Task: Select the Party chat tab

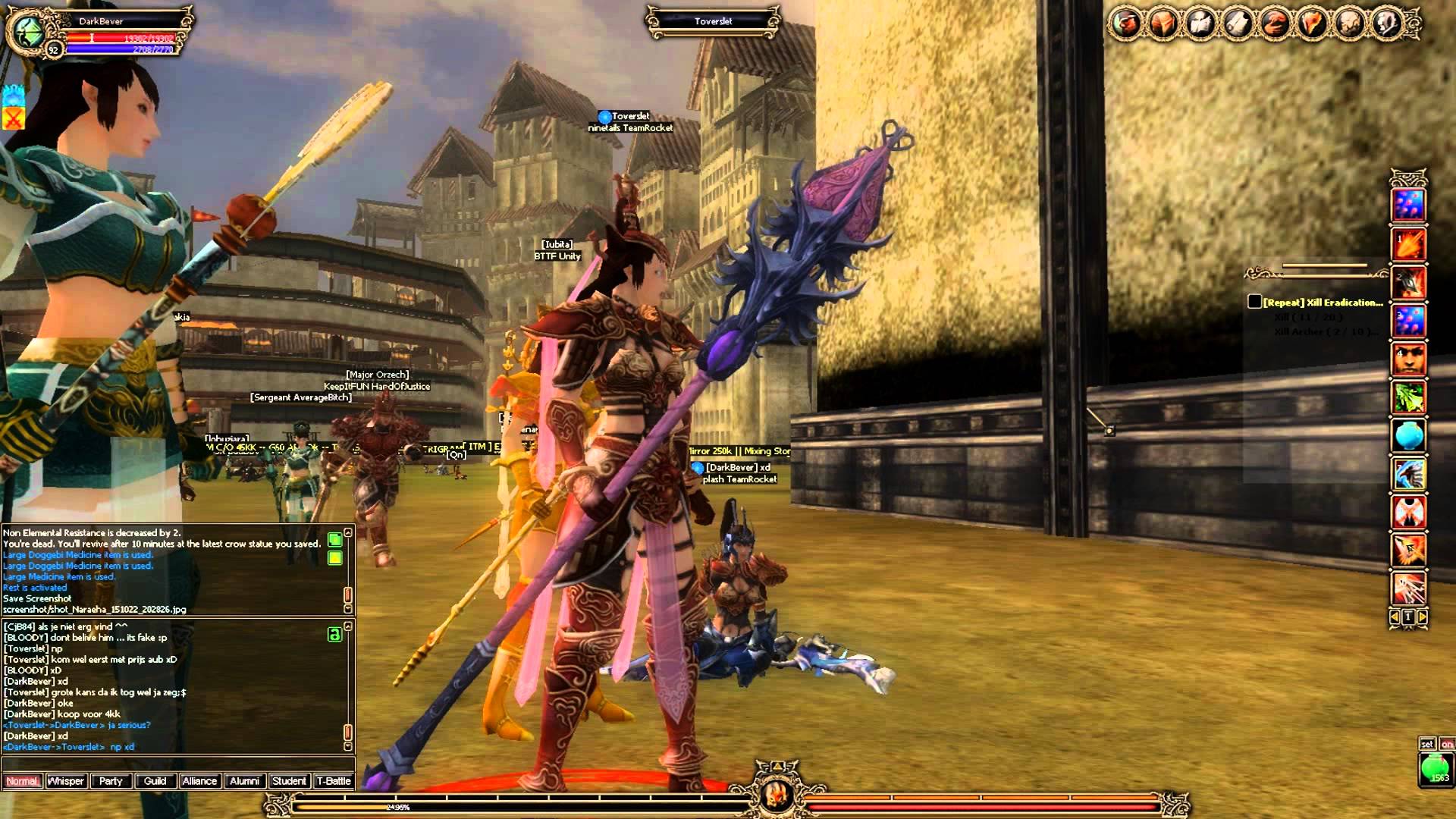Action: click(111, 781)
